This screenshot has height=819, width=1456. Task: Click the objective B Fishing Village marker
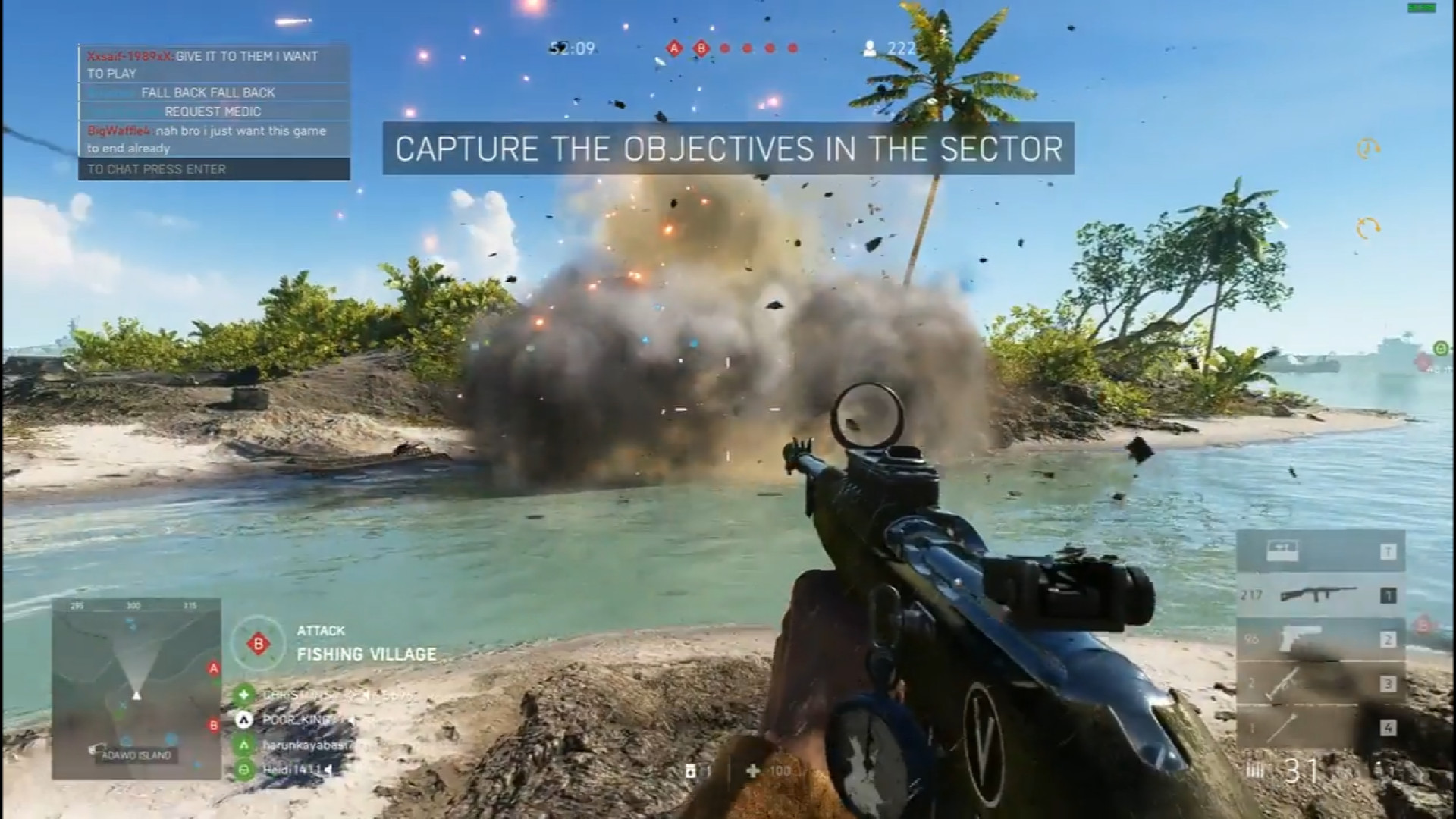tap(259, 644)
